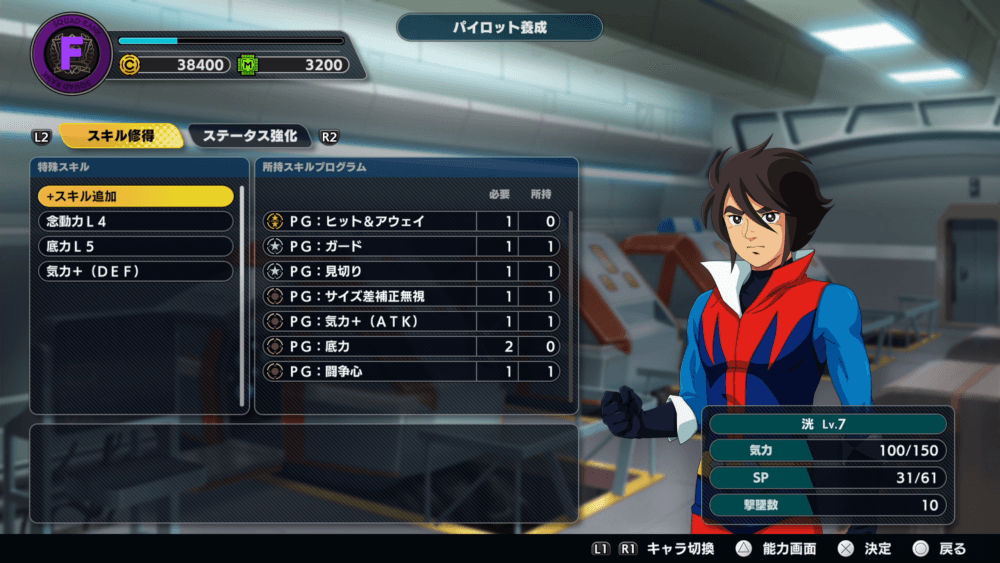This screenshot has height=563, width=1000.
Task: Open the ステータス強化 tab
Action: coord(249,136)
